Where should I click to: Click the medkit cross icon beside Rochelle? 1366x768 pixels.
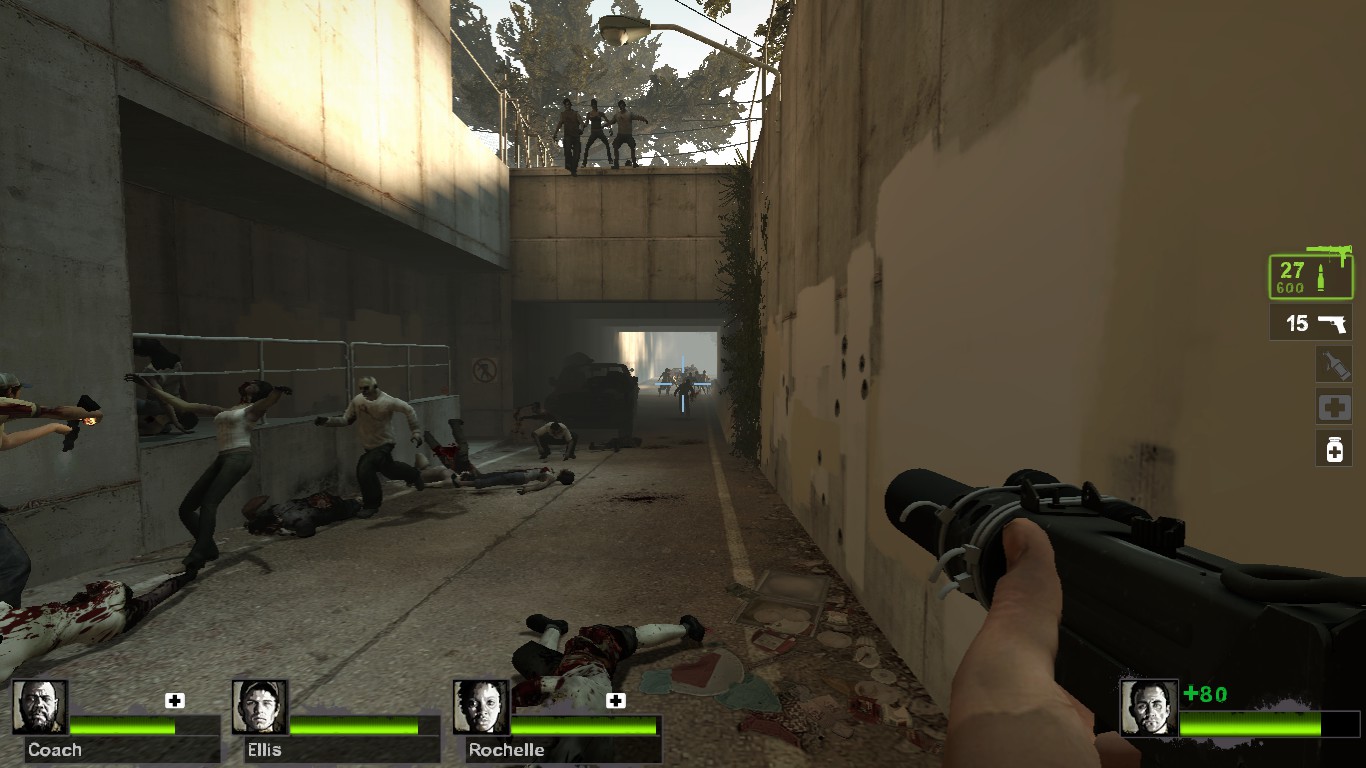pos(613,701)
